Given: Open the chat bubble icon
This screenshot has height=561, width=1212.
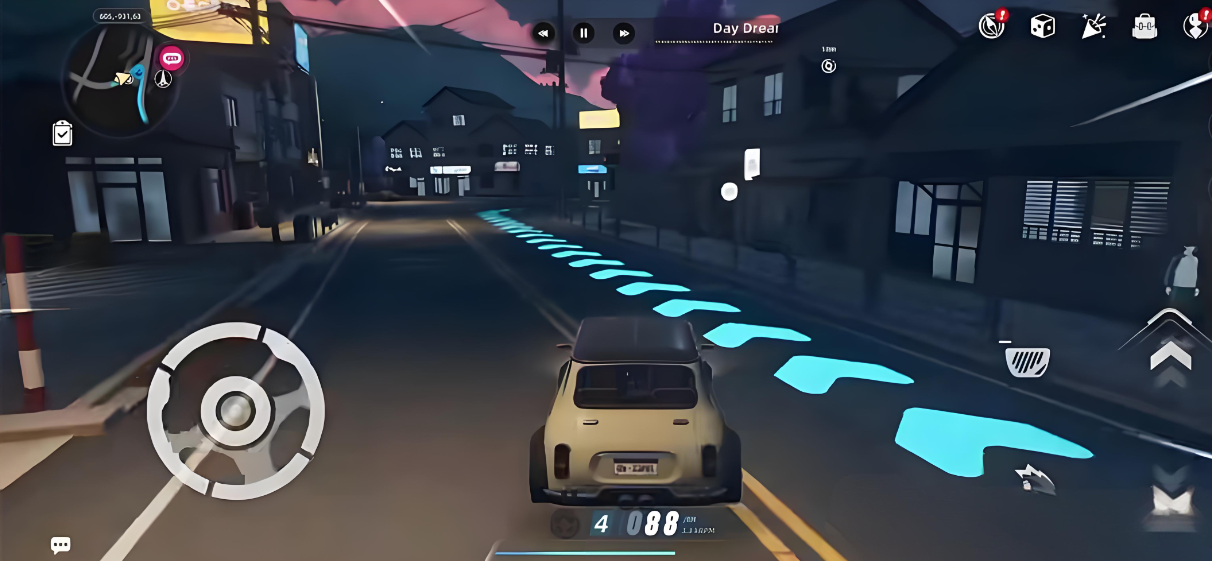Looking at the screenshot, I should point(60,545).
